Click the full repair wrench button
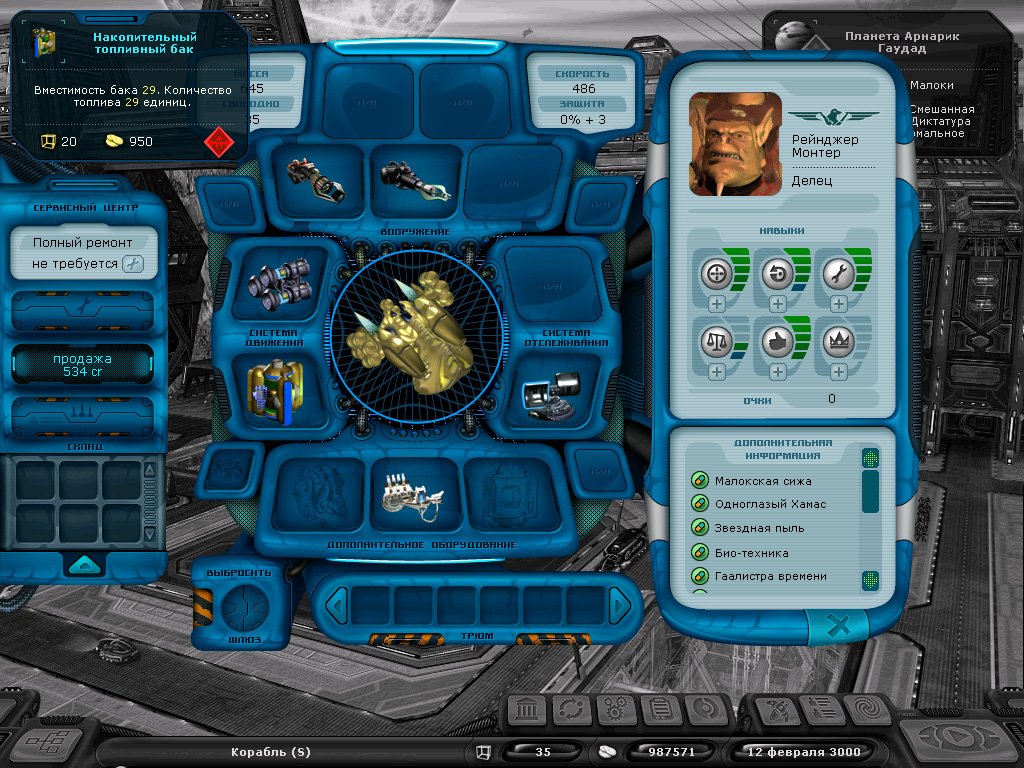This screenshot has height=768, width=1024. click(132, 264)
